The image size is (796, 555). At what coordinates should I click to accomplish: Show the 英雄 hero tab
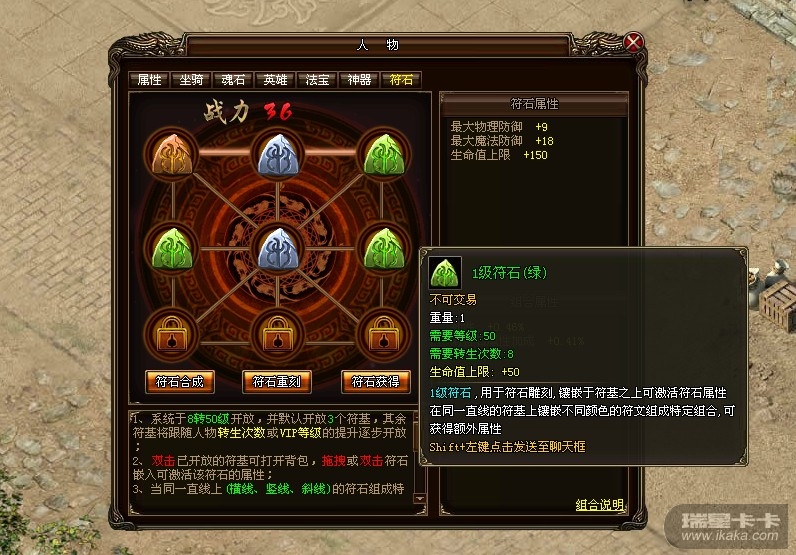tap(275, 80)
